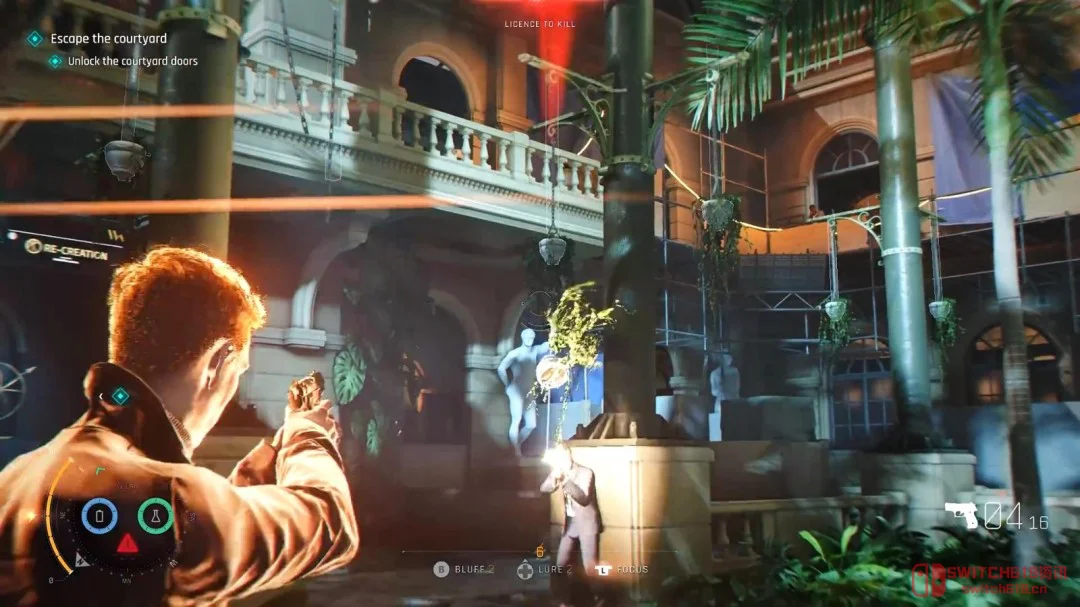Activate the blue battery gadget icon
This screenshot has width=1080, height=607.
[x=100, y=516]
